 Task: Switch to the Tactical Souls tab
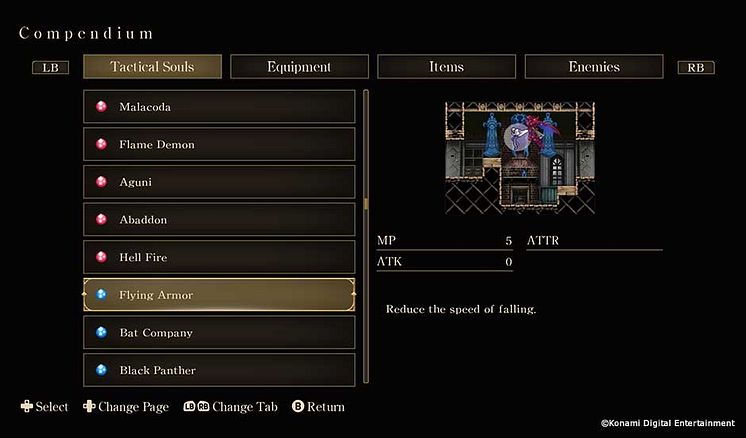[152, 67]
